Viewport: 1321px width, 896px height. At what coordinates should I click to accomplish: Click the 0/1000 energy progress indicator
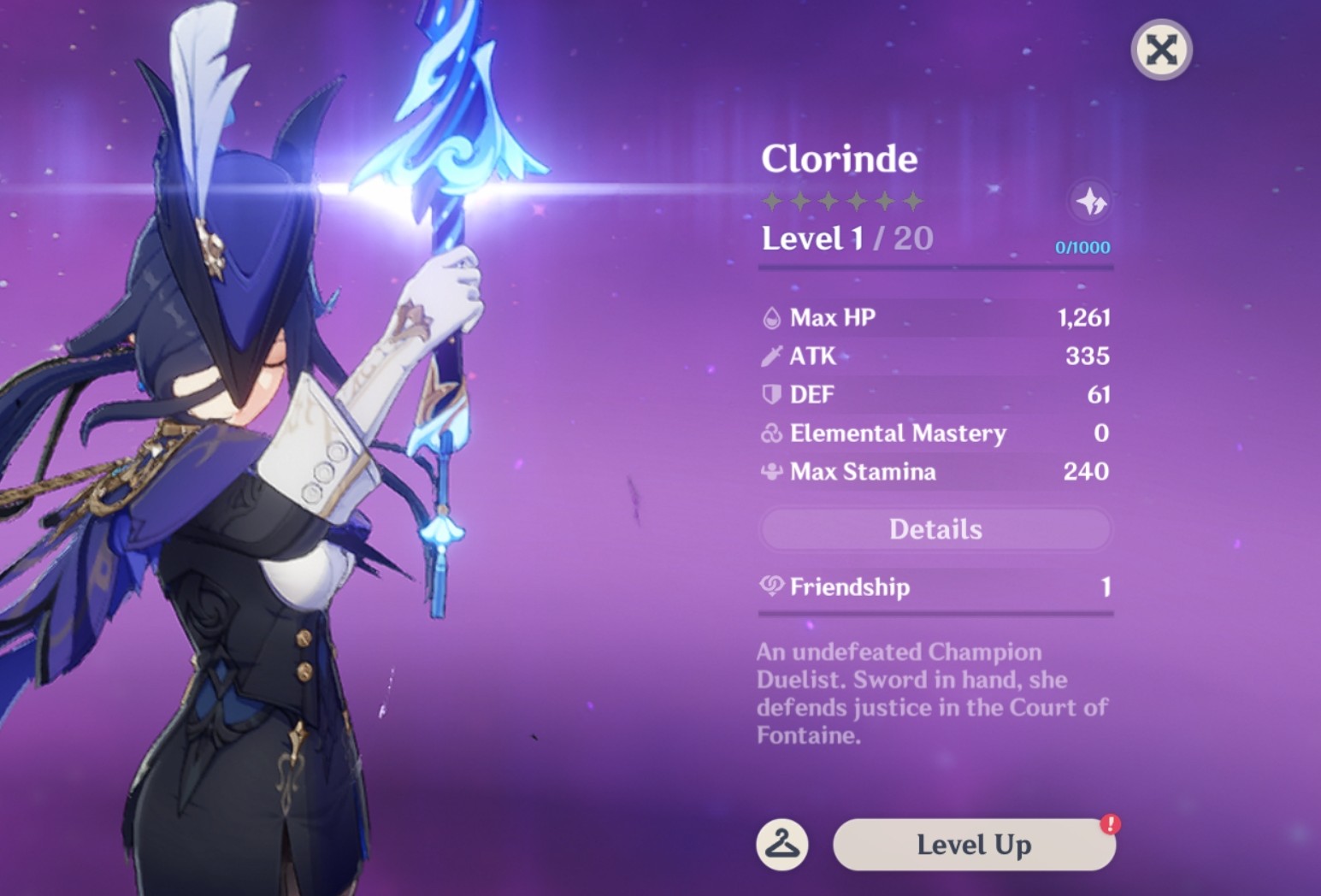(1083, 248)
